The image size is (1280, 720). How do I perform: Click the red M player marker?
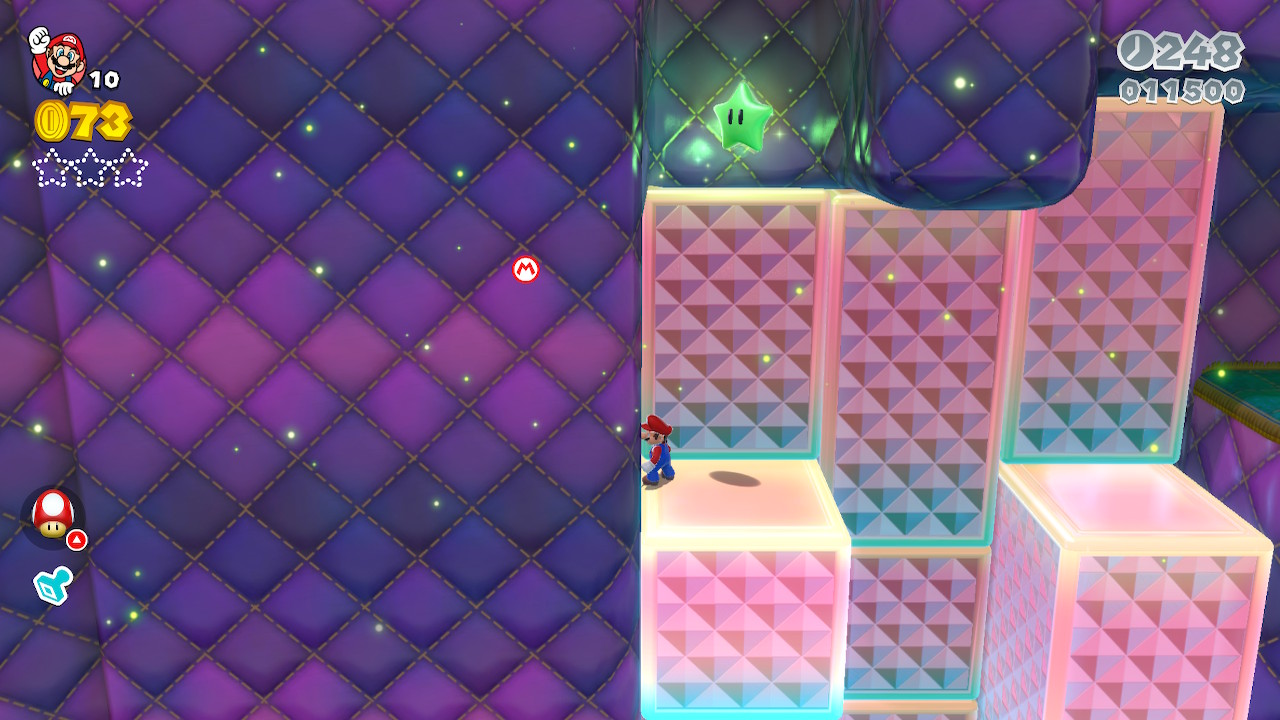[526, 269]
